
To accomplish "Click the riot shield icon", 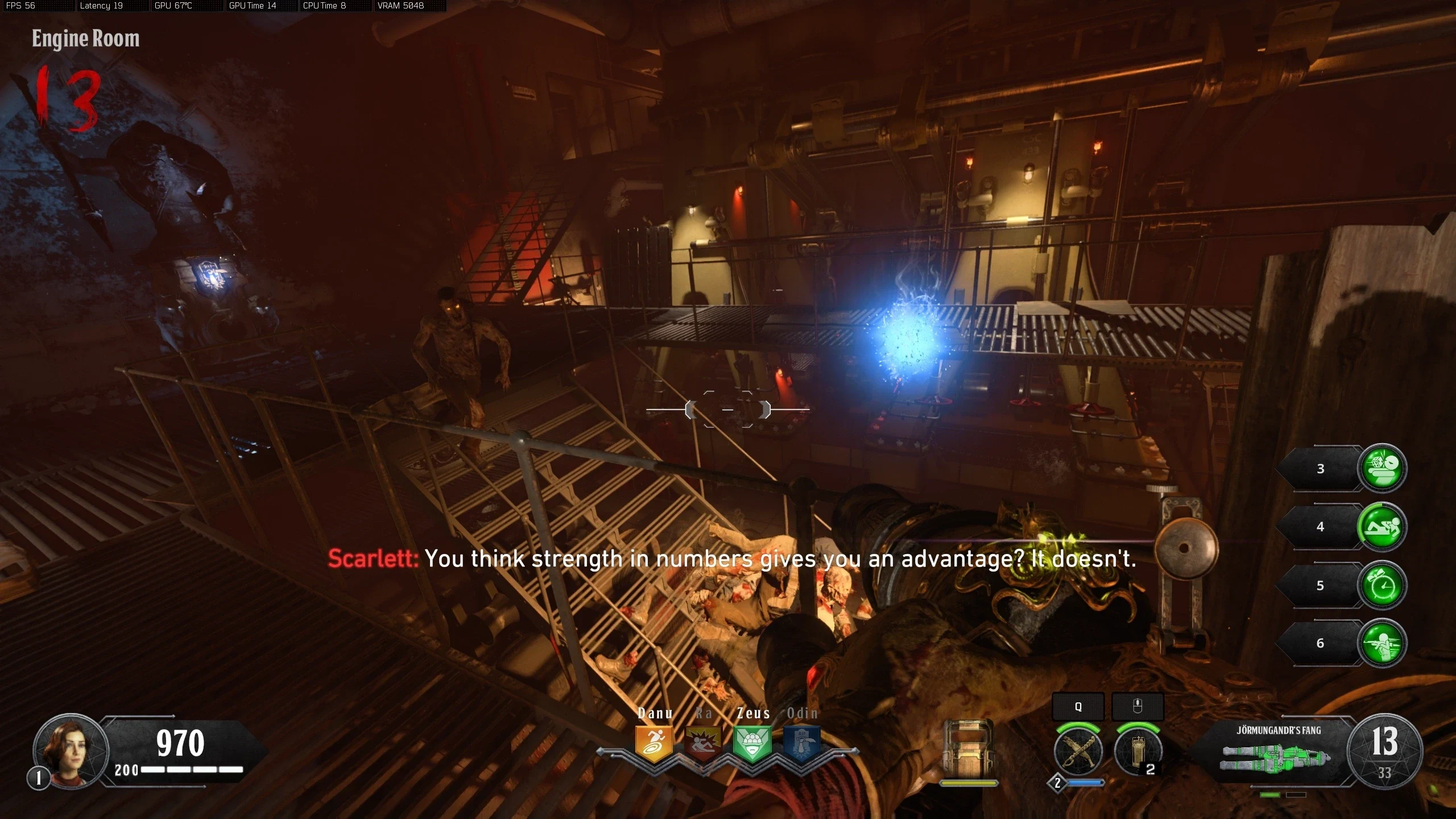I will pyautogui.click(x=968, y=749).
